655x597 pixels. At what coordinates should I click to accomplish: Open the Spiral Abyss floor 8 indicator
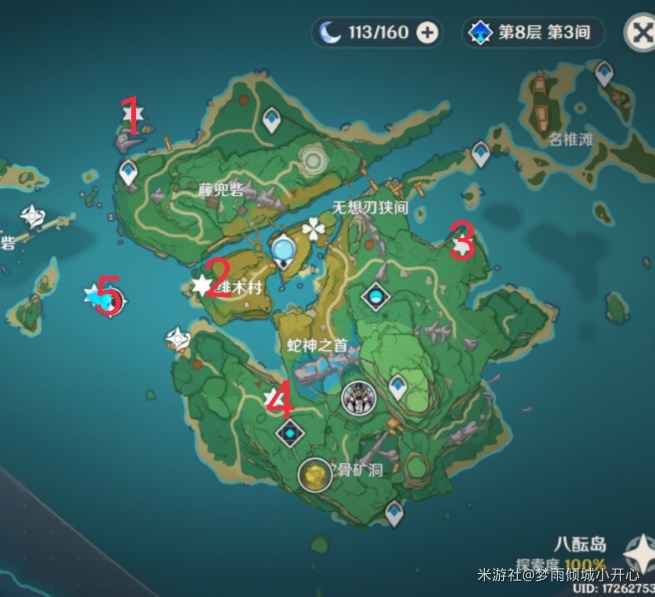point(534,32)
